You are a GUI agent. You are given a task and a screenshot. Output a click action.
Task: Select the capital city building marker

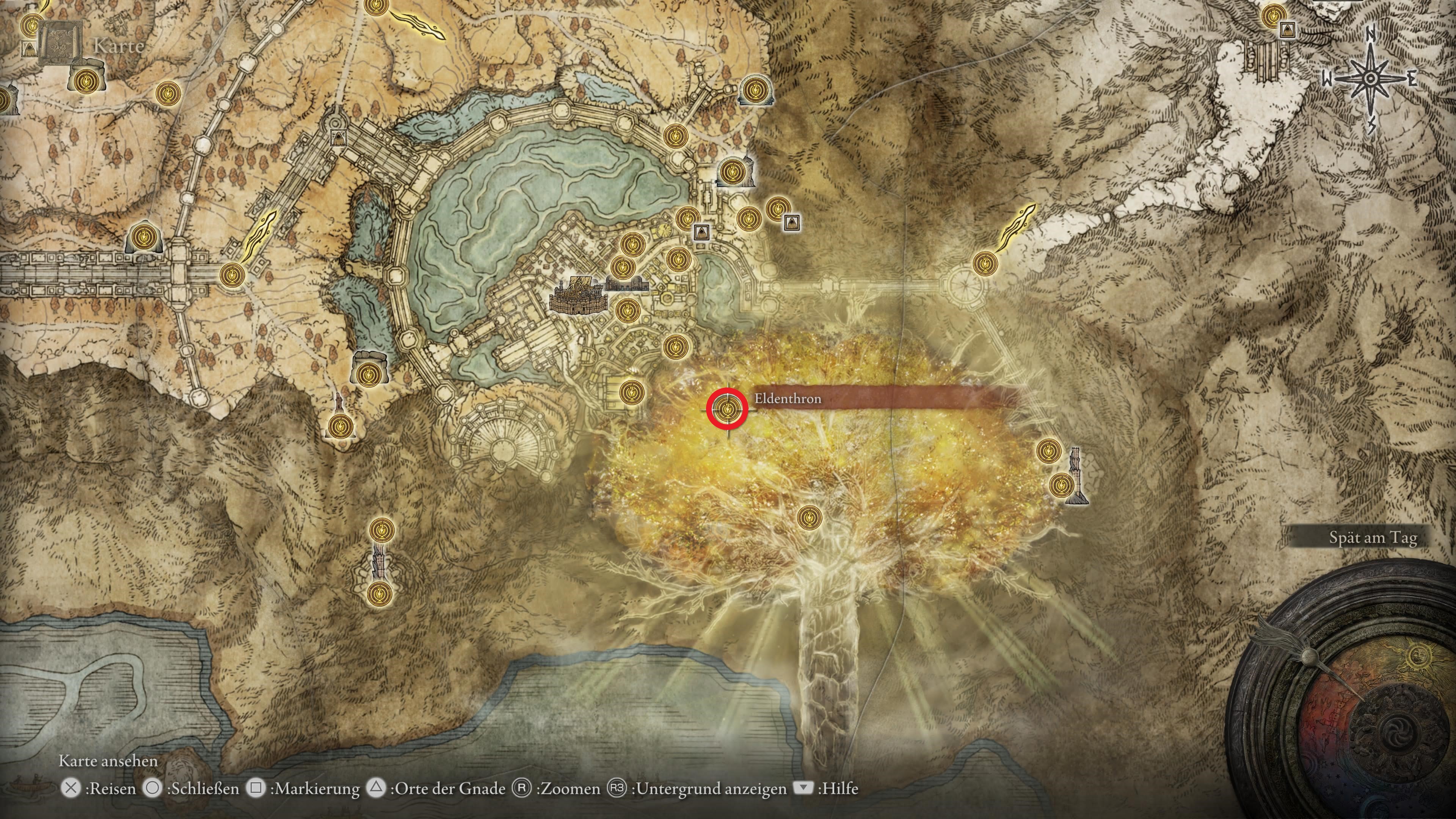point(577,295)
